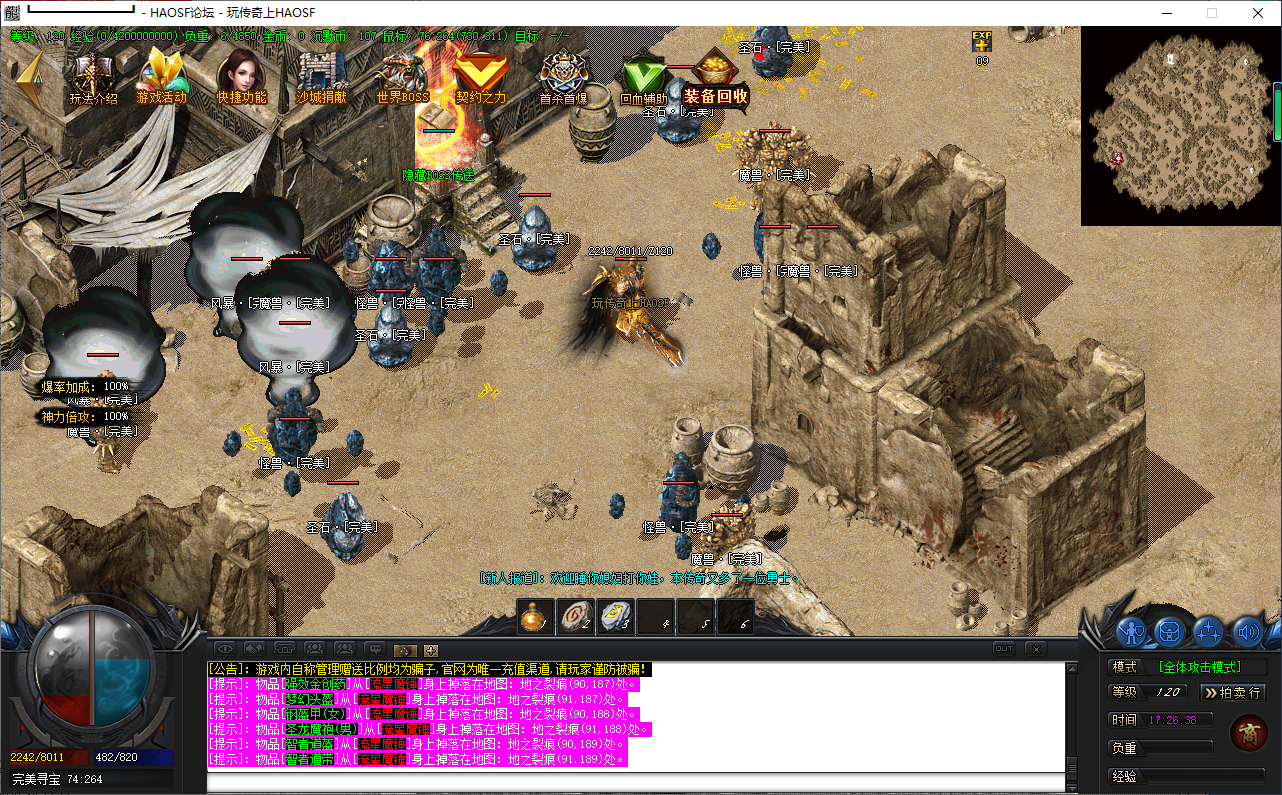This screenshot has height=795, width=1282.
Task: Click the yellow EXP plus icon
Action: click(x=982, y=42)
